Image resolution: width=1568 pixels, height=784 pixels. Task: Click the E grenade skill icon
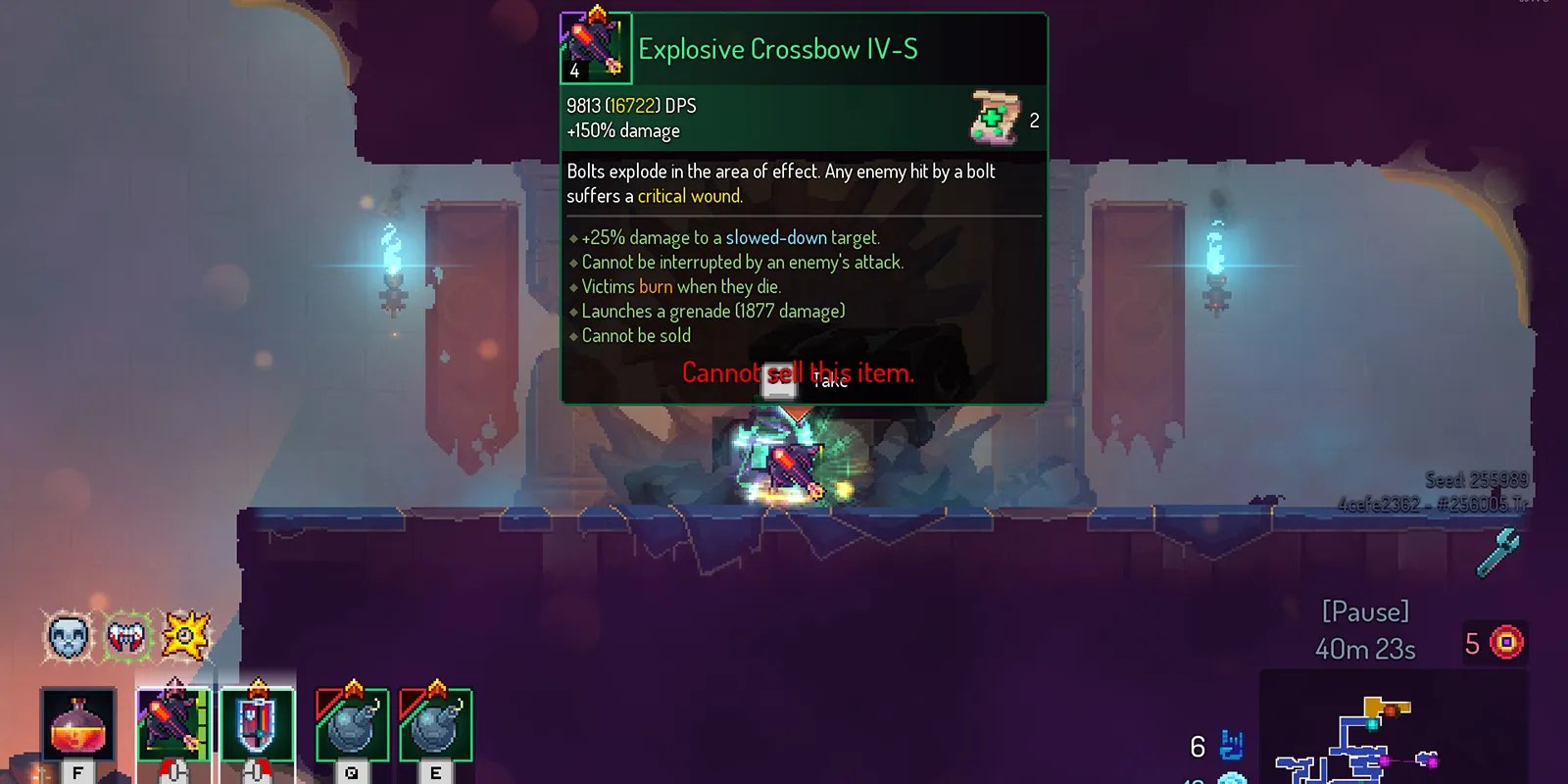436,725
